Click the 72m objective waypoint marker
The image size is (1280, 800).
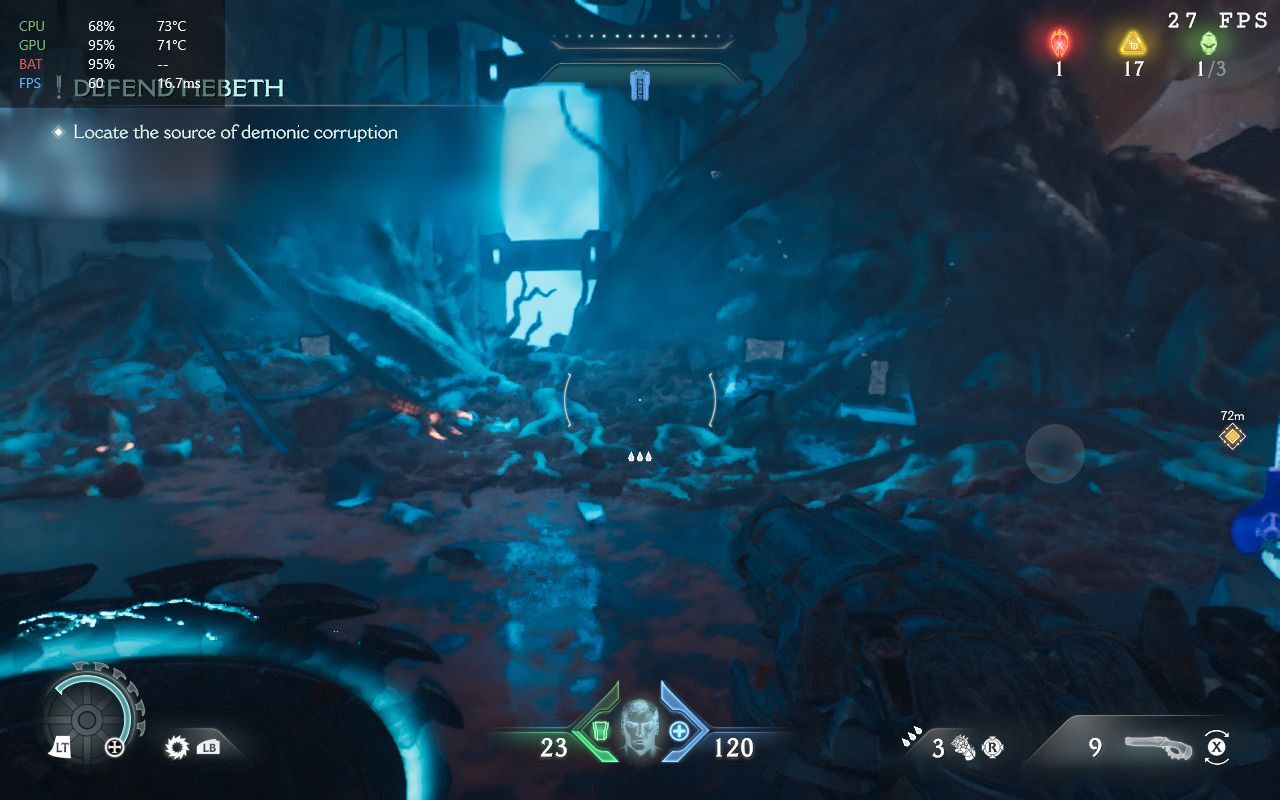pyautogui.click(x=1232, y=436)
